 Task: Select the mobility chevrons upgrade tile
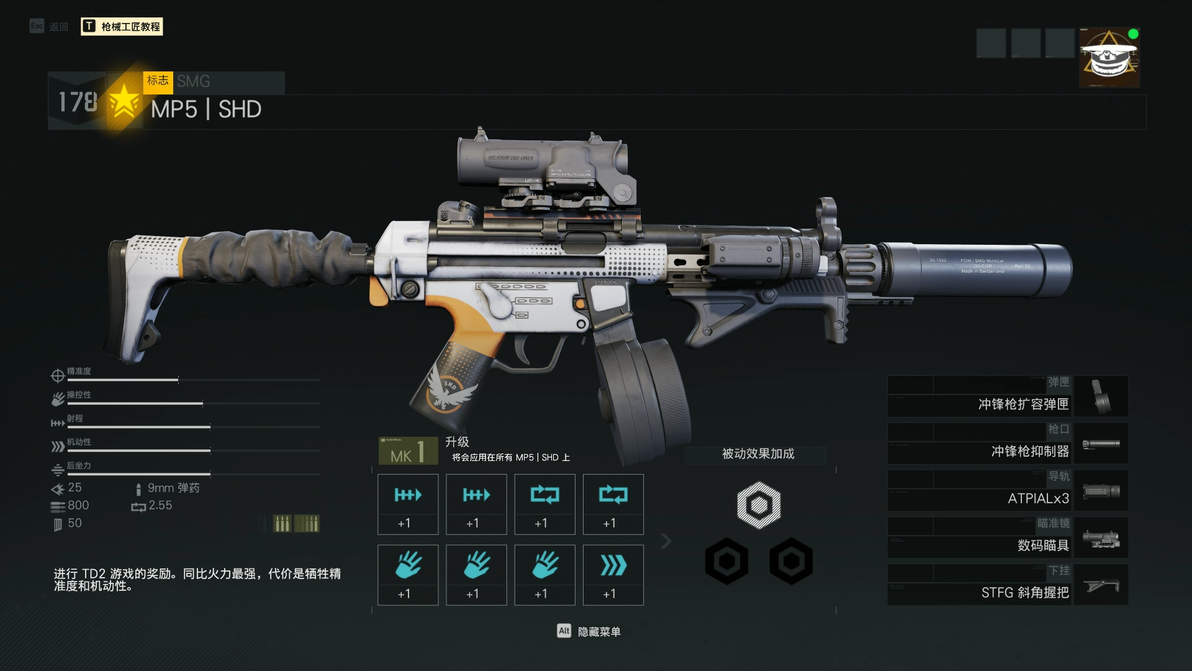[x=613, y=575]
